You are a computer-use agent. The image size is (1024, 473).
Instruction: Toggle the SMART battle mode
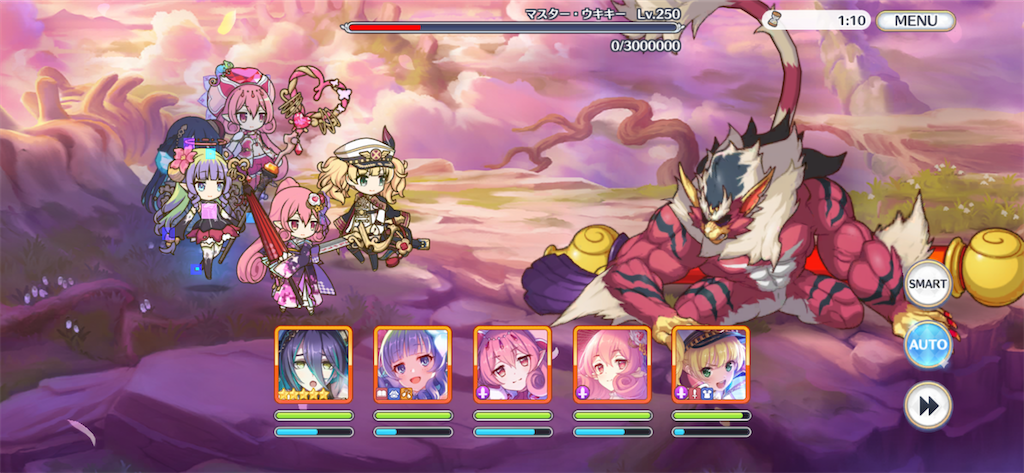[x=927, y=284]
